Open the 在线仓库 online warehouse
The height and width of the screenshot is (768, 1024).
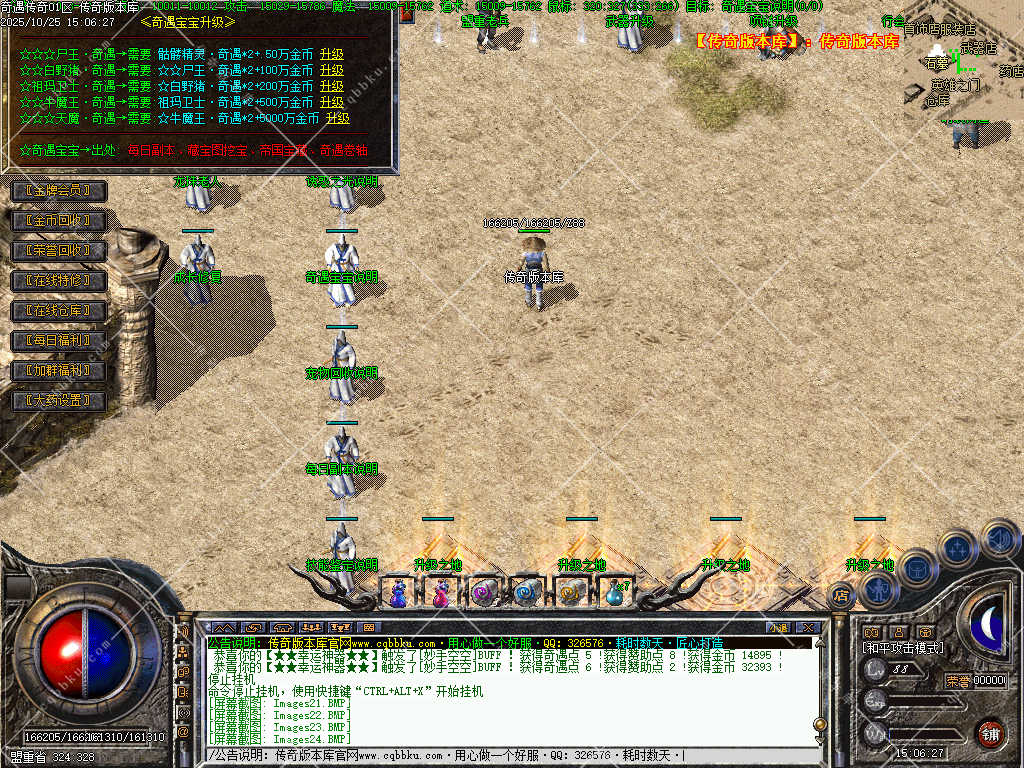pos(57,311)
